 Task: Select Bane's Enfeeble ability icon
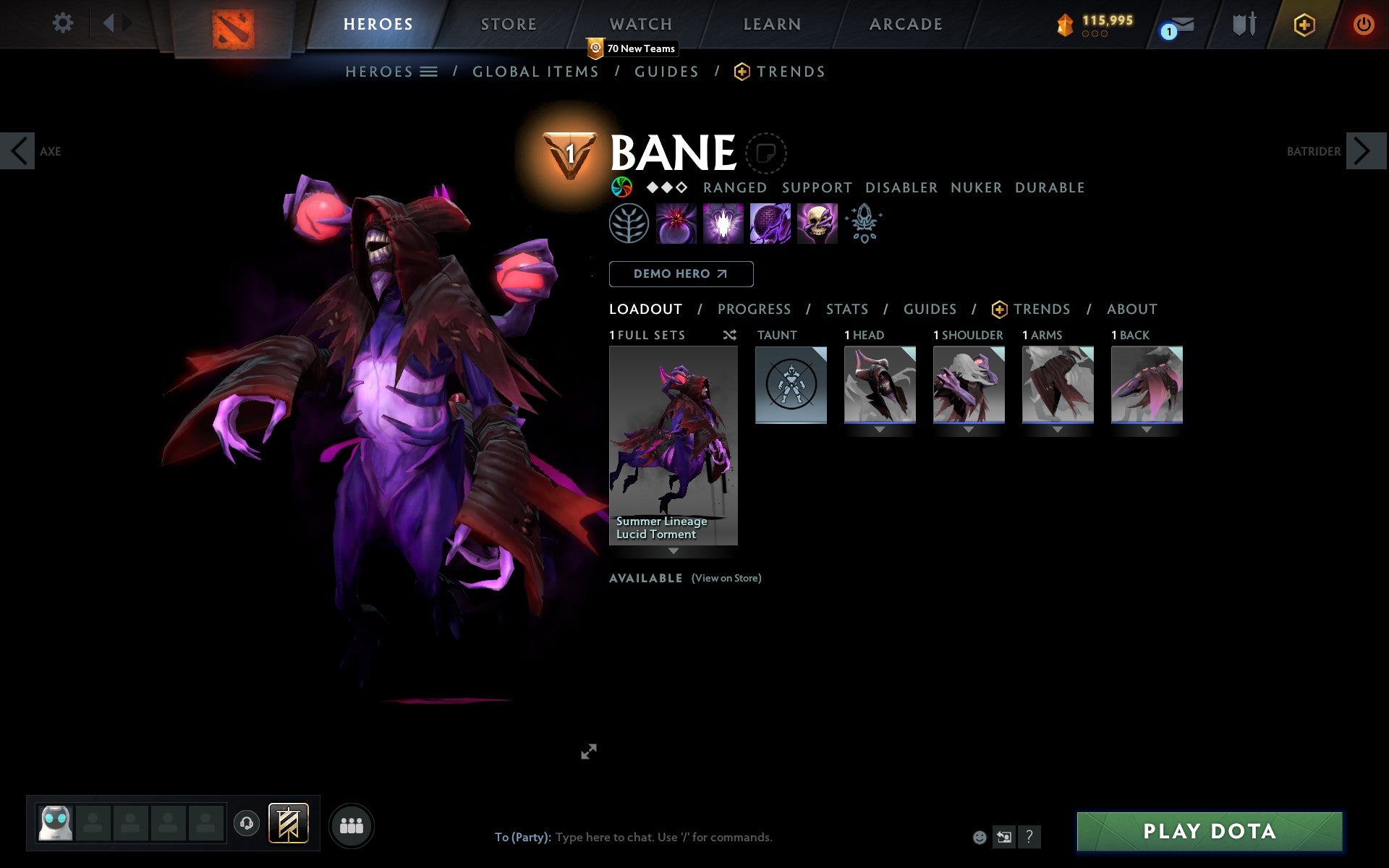(x=675, y=224)
